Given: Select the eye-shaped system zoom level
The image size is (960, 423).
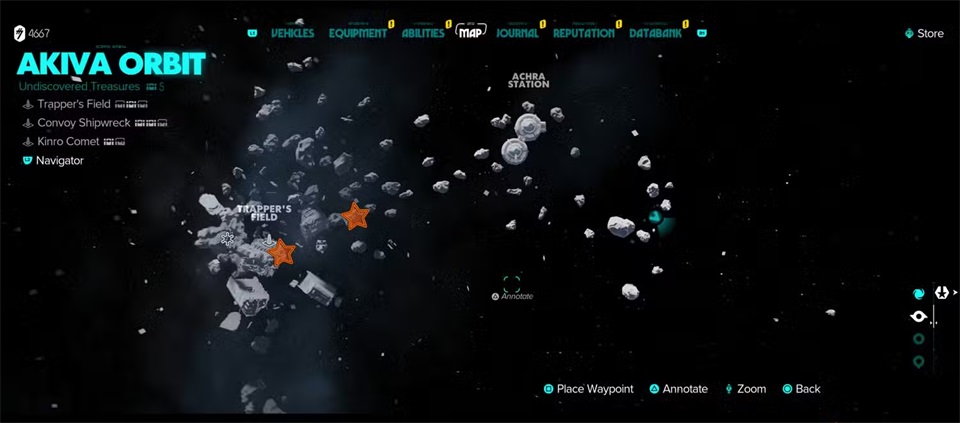Looking at the screenshot, I should (x=919, y=317).
